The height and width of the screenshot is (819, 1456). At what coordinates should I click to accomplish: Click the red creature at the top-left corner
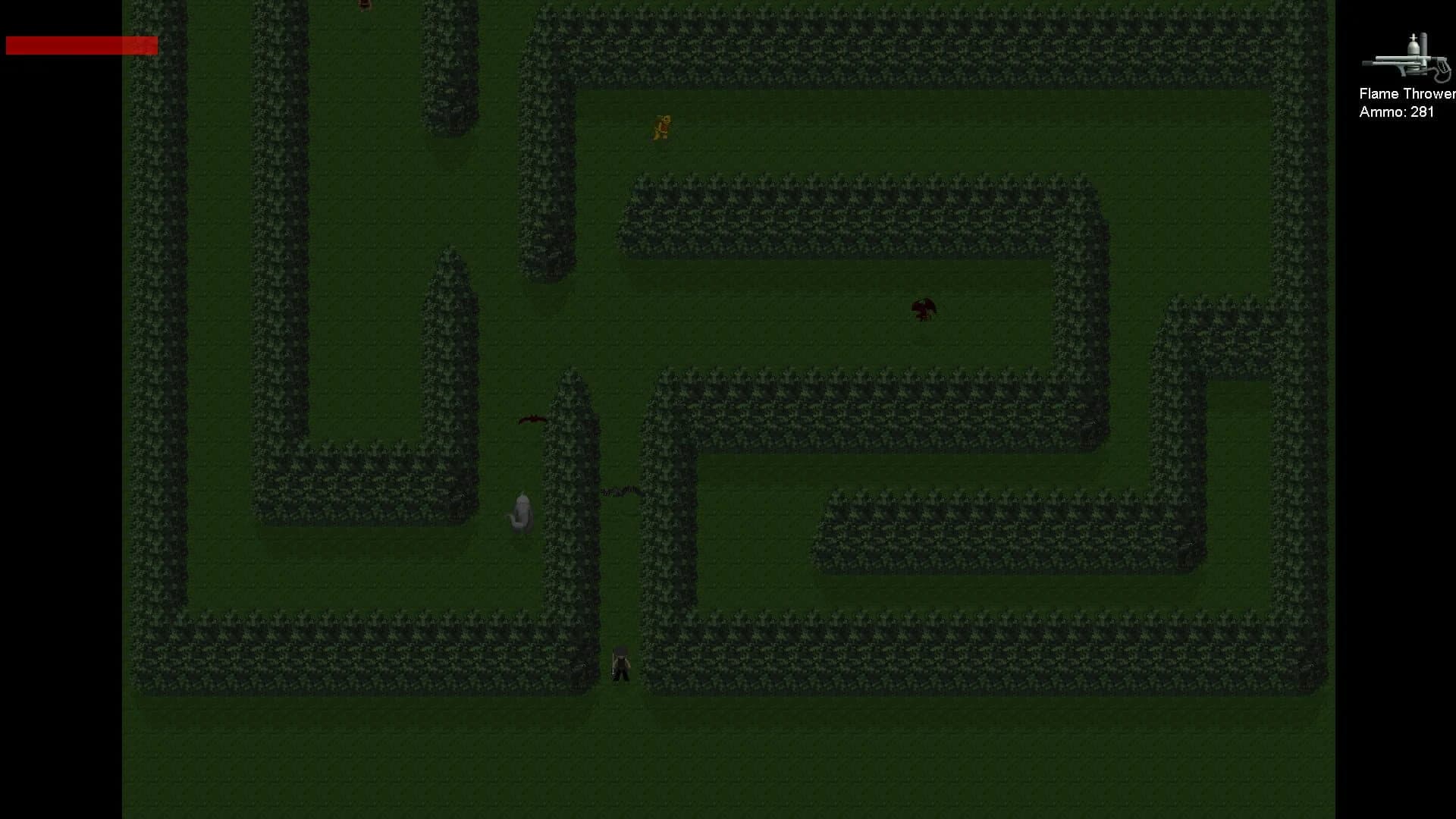(x=362, y=6)
